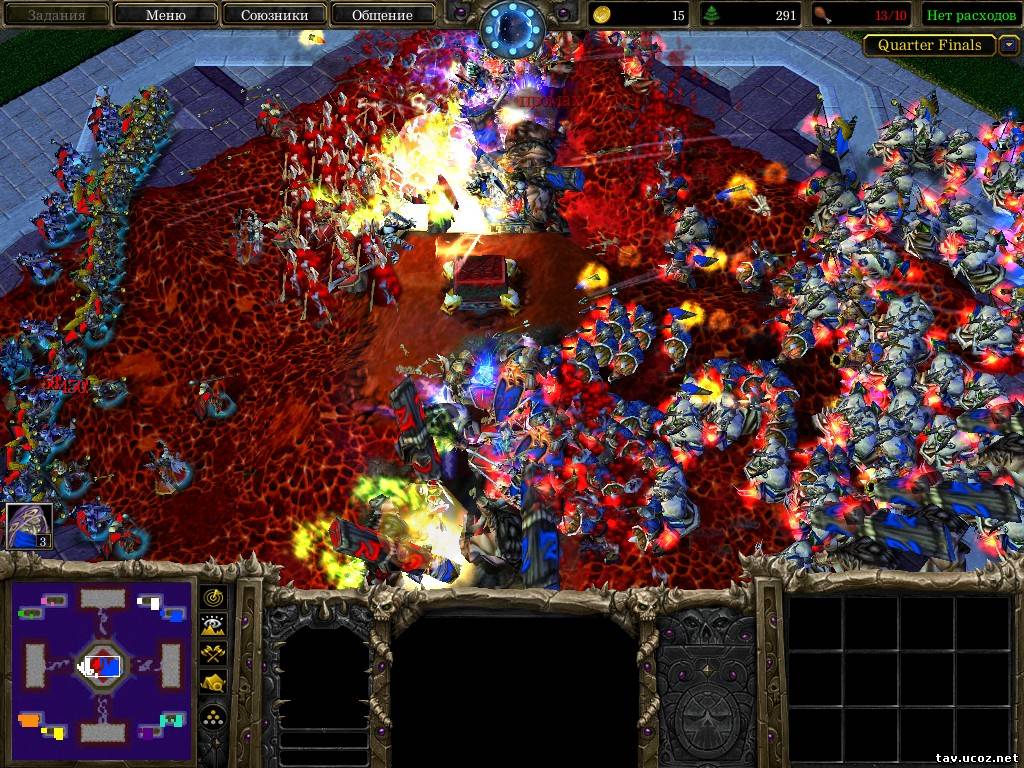Toggle formation movement (dots icon)
1024x768 pixels.
pos(214,714)
